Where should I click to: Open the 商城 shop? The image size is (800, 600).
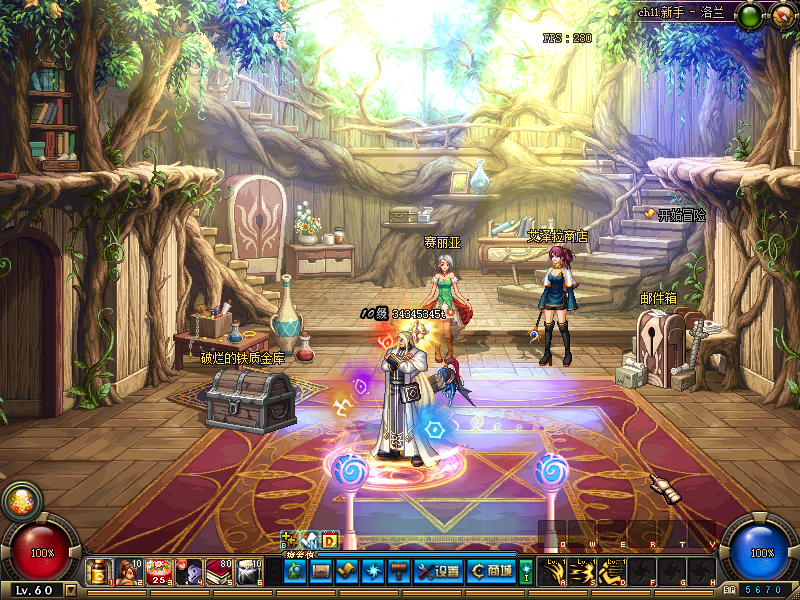(492, 571)
